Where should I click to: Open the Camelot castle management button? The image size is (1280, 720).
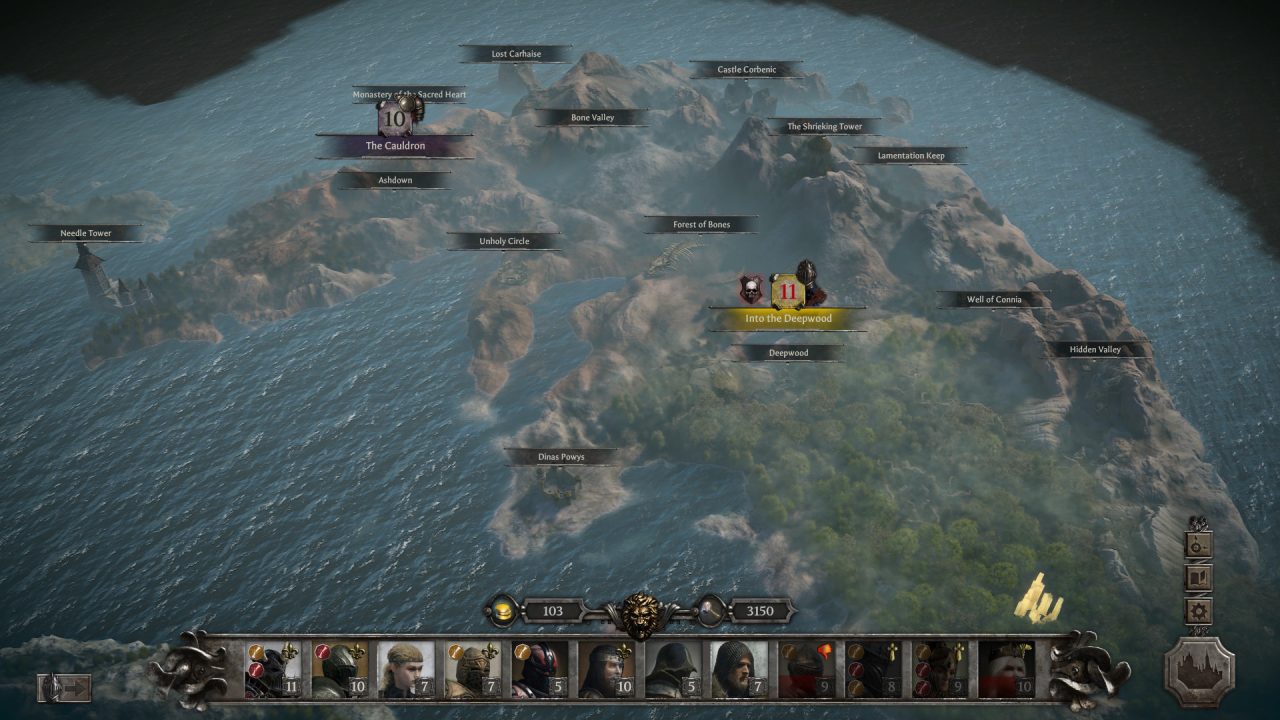pos(1199,672)
